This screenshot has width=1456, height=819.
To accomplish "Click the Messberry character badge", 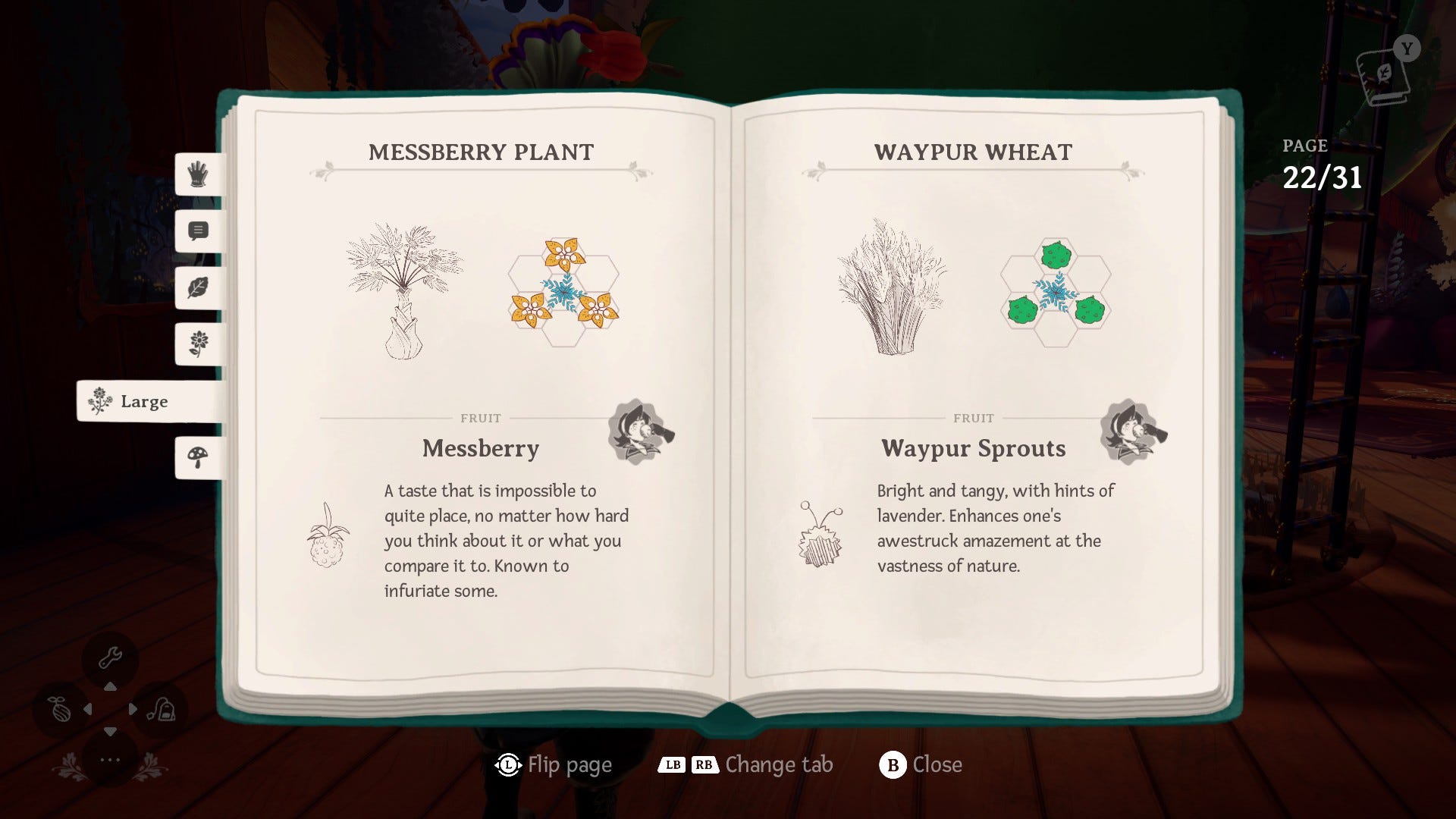I will click(640, 432).
